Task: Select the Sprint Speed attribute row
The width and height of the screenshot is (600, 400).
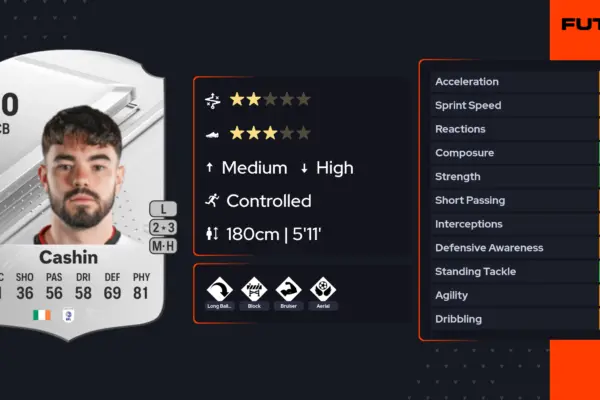Action: (x=510, y=105)
